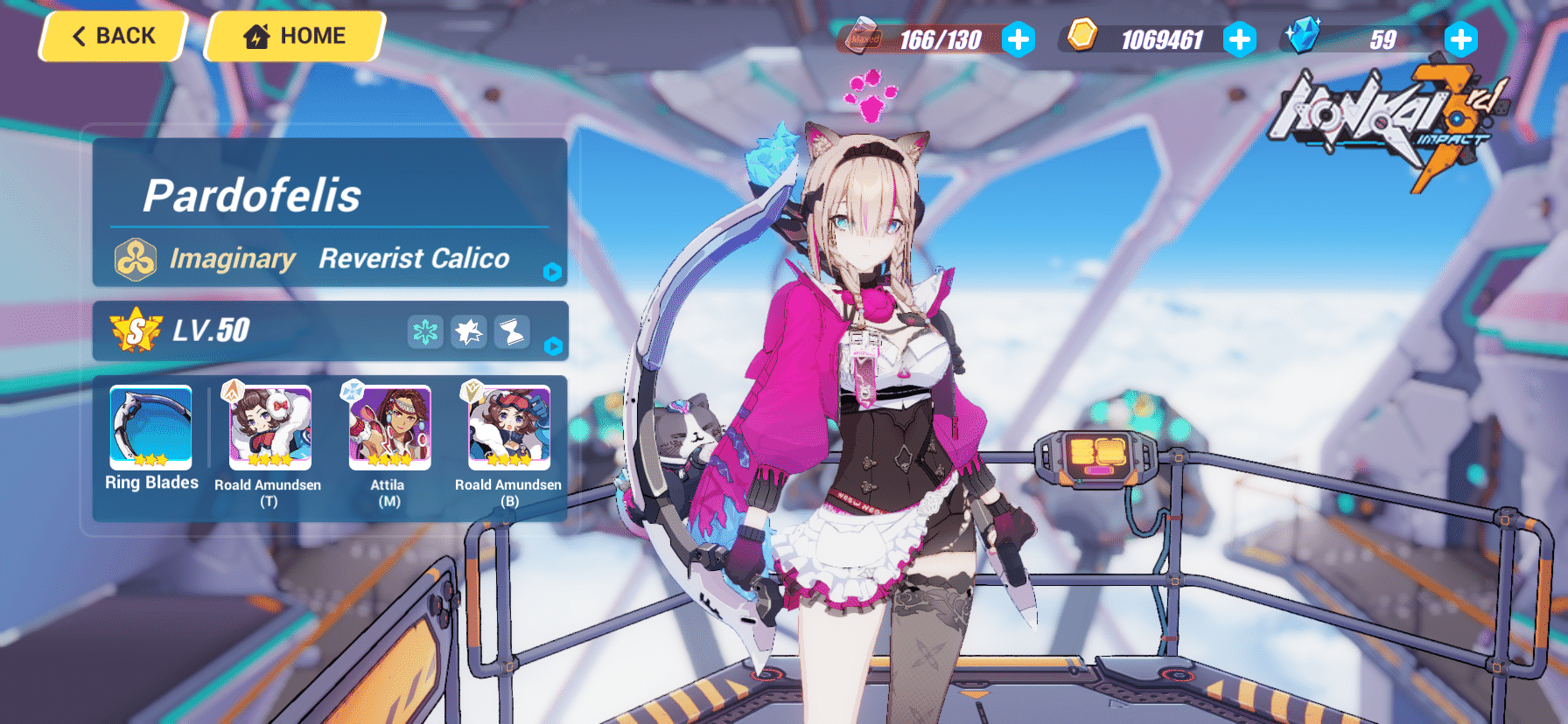Click the Imaginary type emblem
The width and height of the screenshot is (1568, 724).
coord(136,259)
